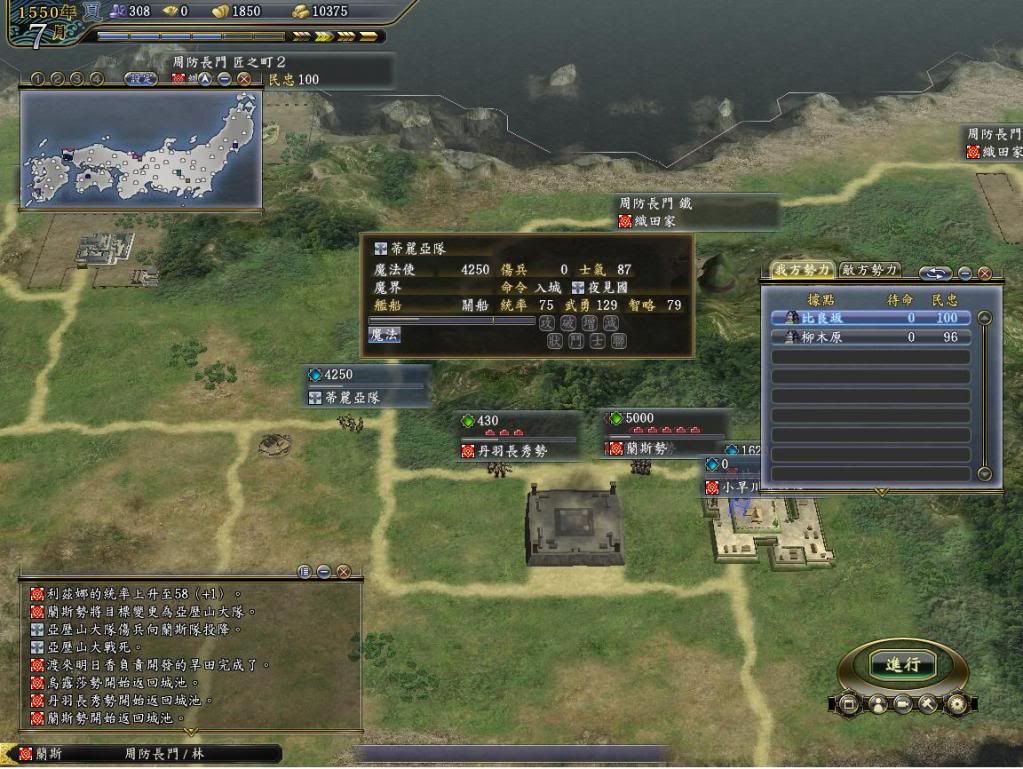The width and height of the screenshot is (1023, 769).
Task: Select minimap preset number 3
Action: [x=77, y=78]
